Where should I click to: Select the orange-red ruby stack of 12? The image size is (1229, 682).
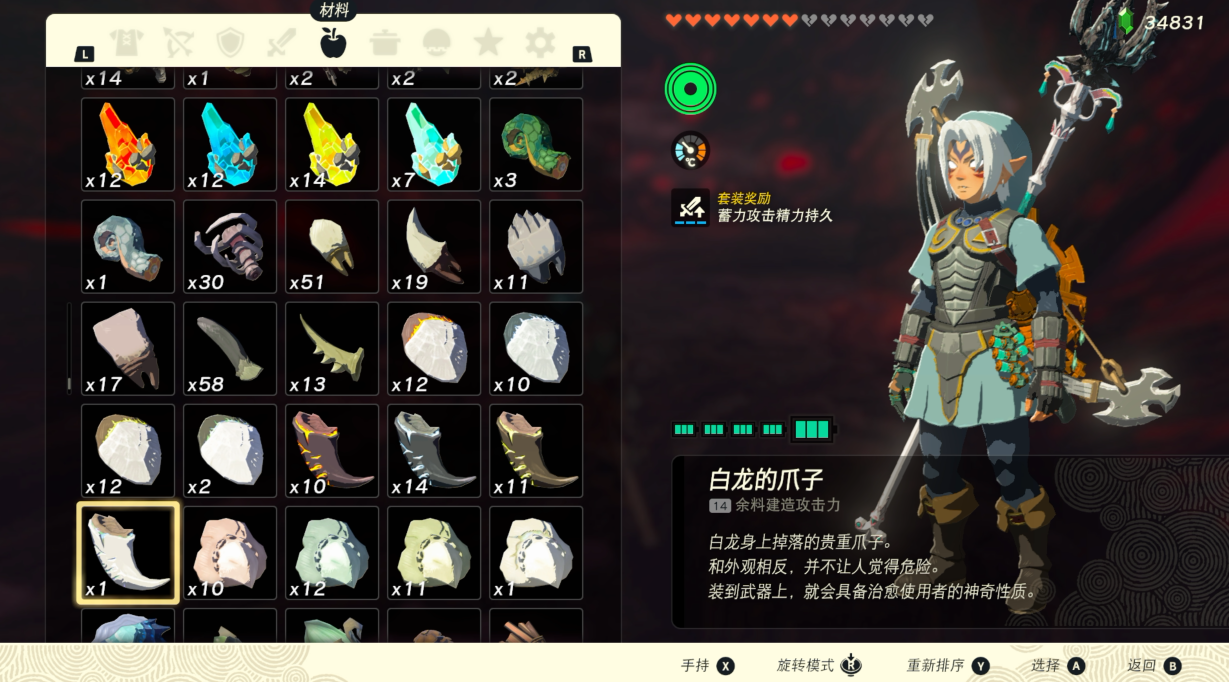128,144
